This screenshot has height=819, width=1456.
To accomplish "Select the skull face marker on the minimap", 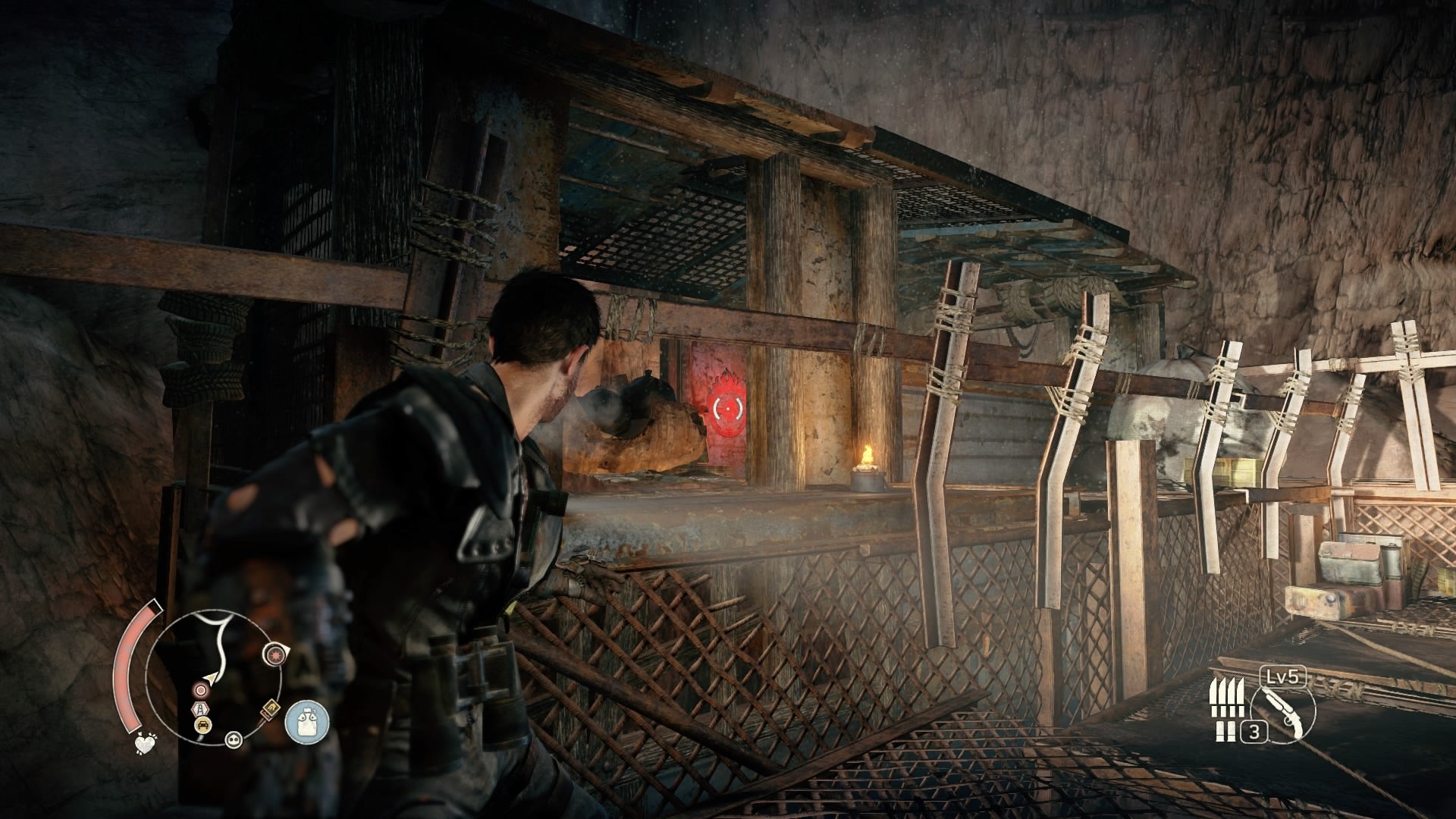I will tap(234, 740).
